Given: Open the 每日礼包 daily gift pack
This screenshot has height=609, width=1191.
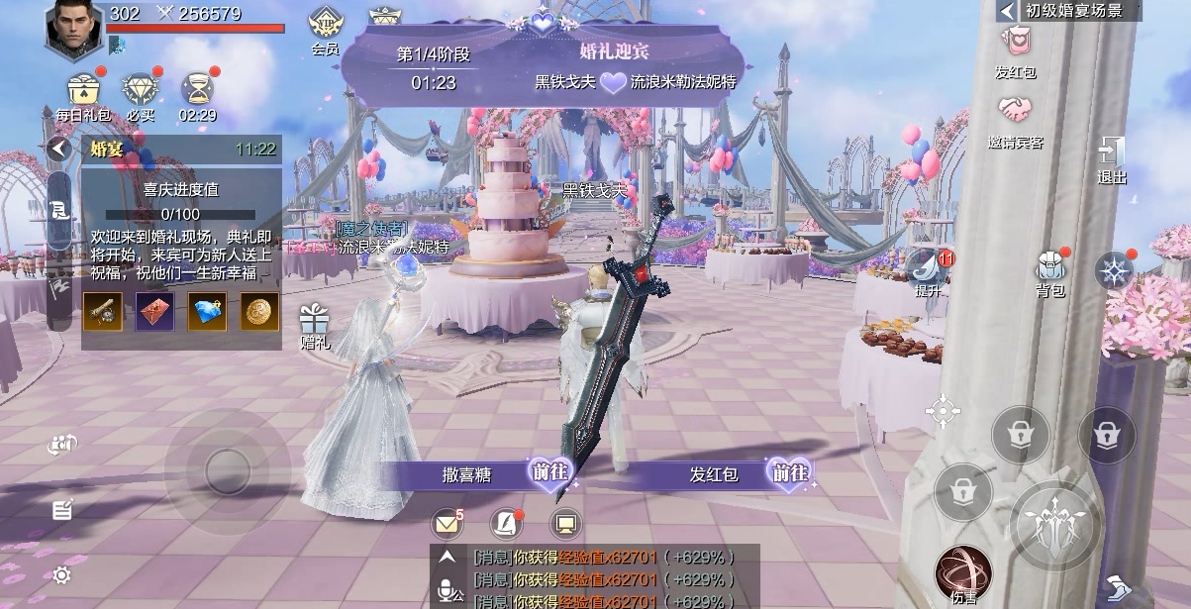Looking at the screenshot, I should click(84, 91).
